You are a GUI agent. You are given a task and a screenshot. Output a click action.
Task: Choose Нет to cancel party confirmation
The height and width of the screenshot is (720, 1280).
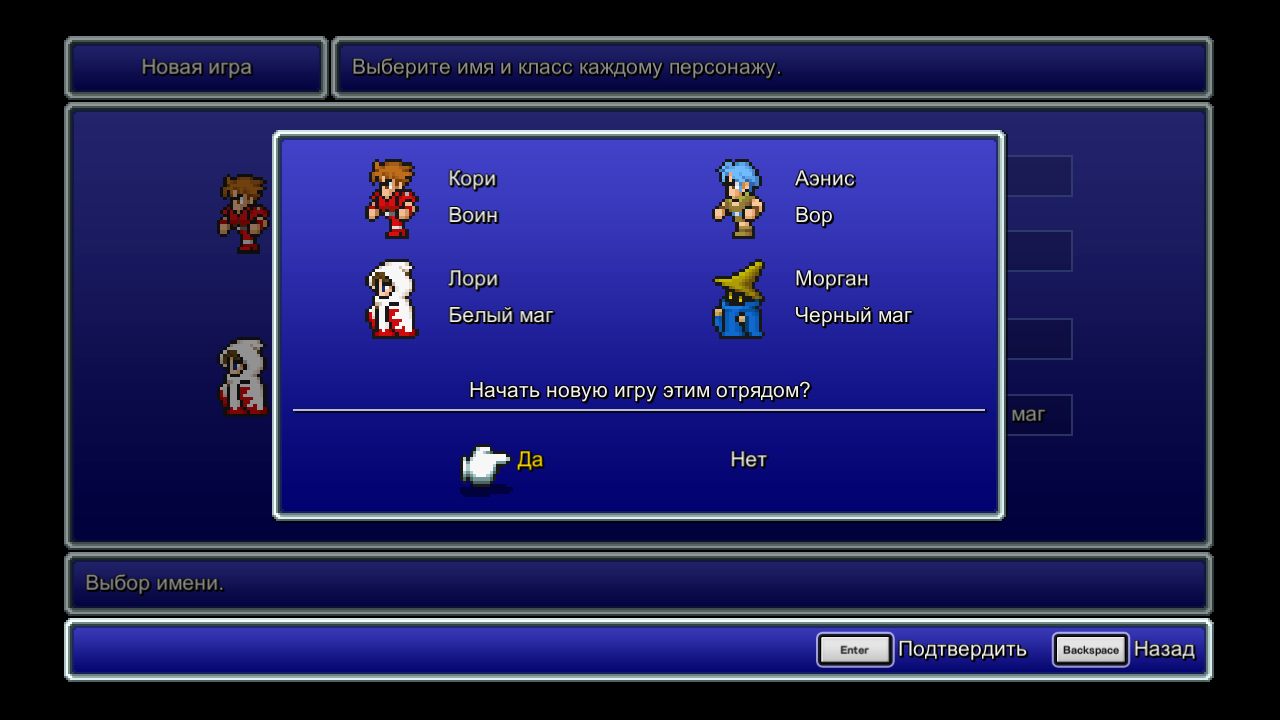point(748,459)
